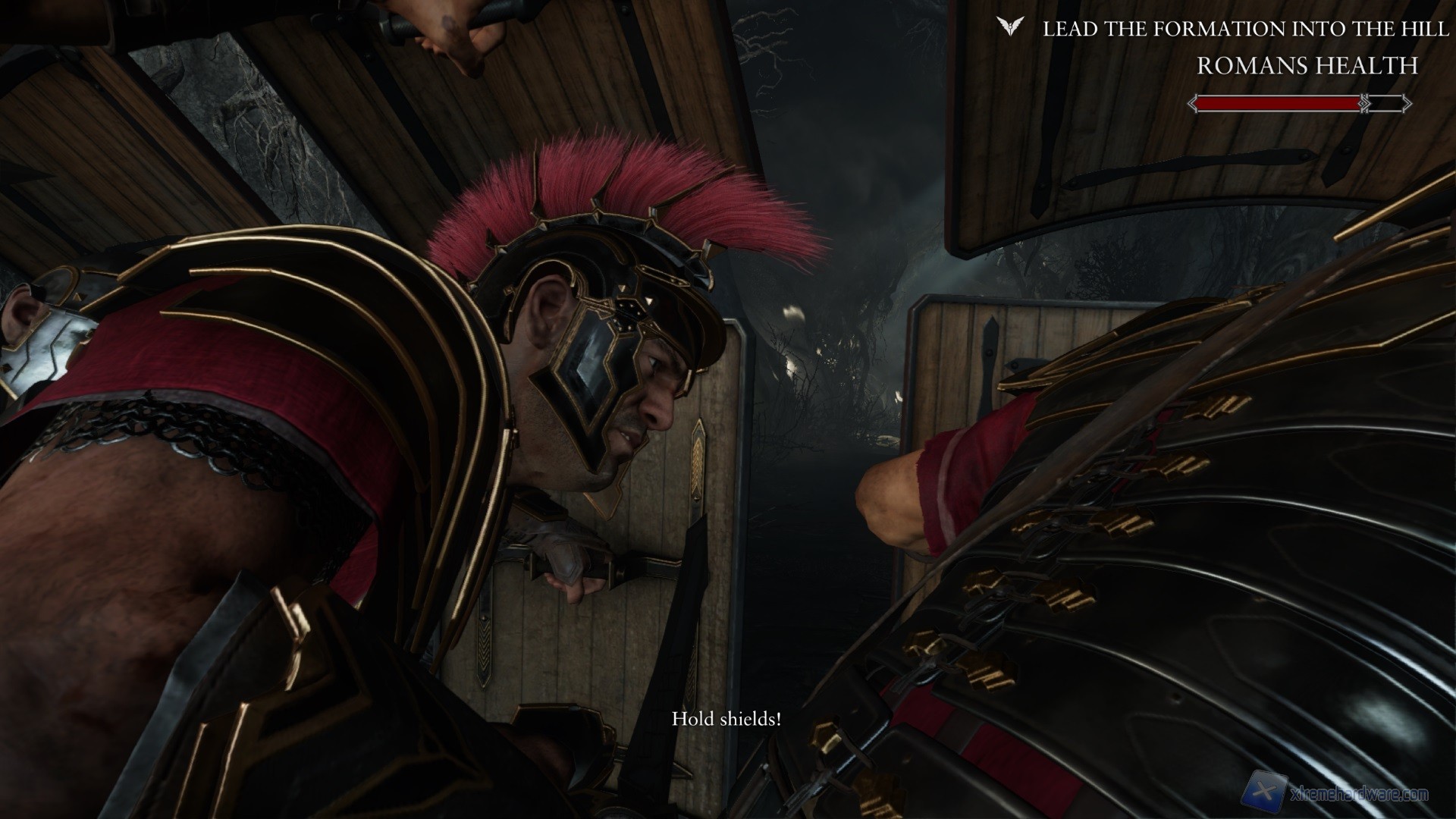1456x819 pixels.
Task: Select the objective banner at top right
Action: (x=1228, y=29)
